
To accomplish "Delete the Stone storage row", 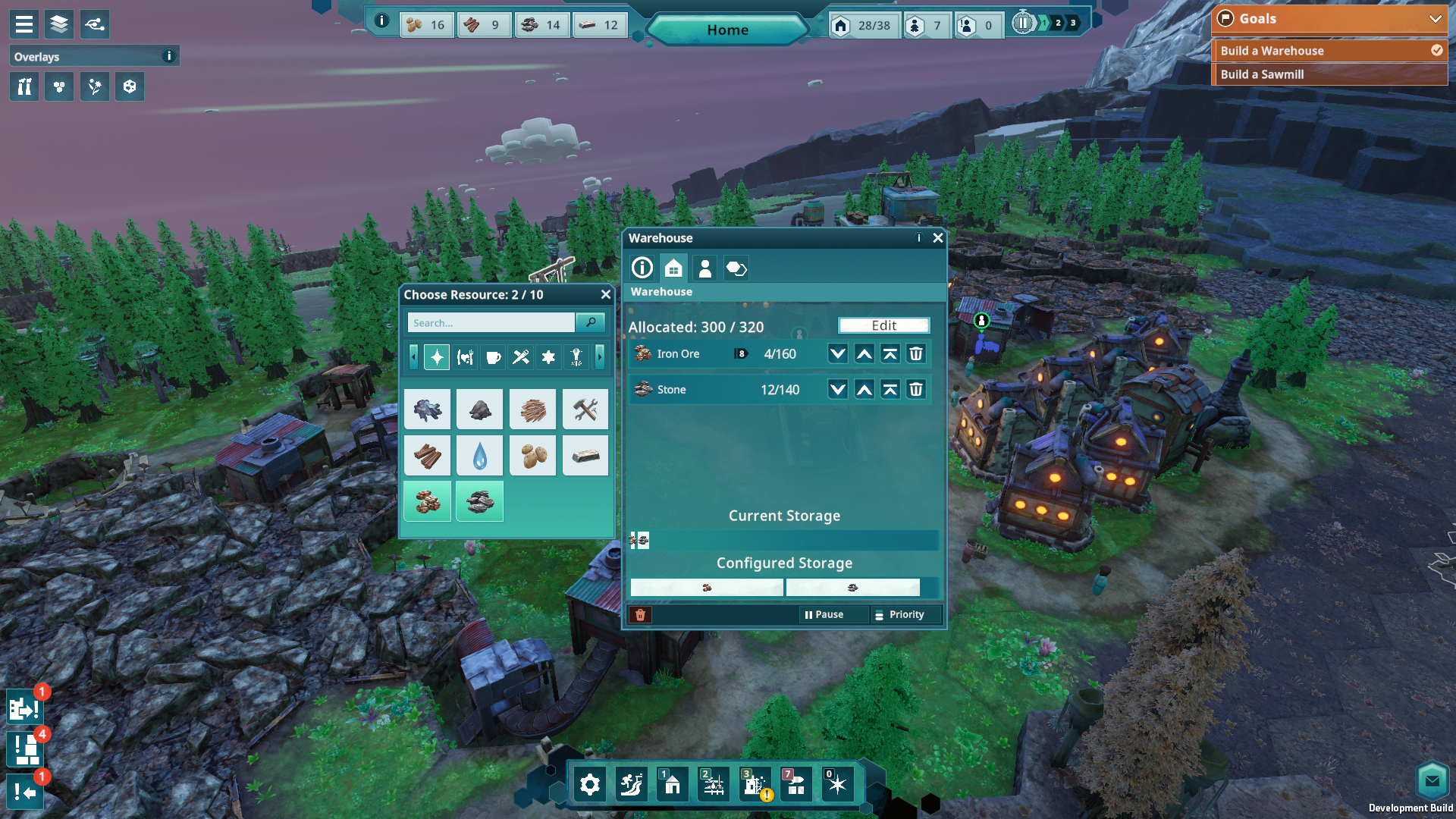I will [916, 390].
